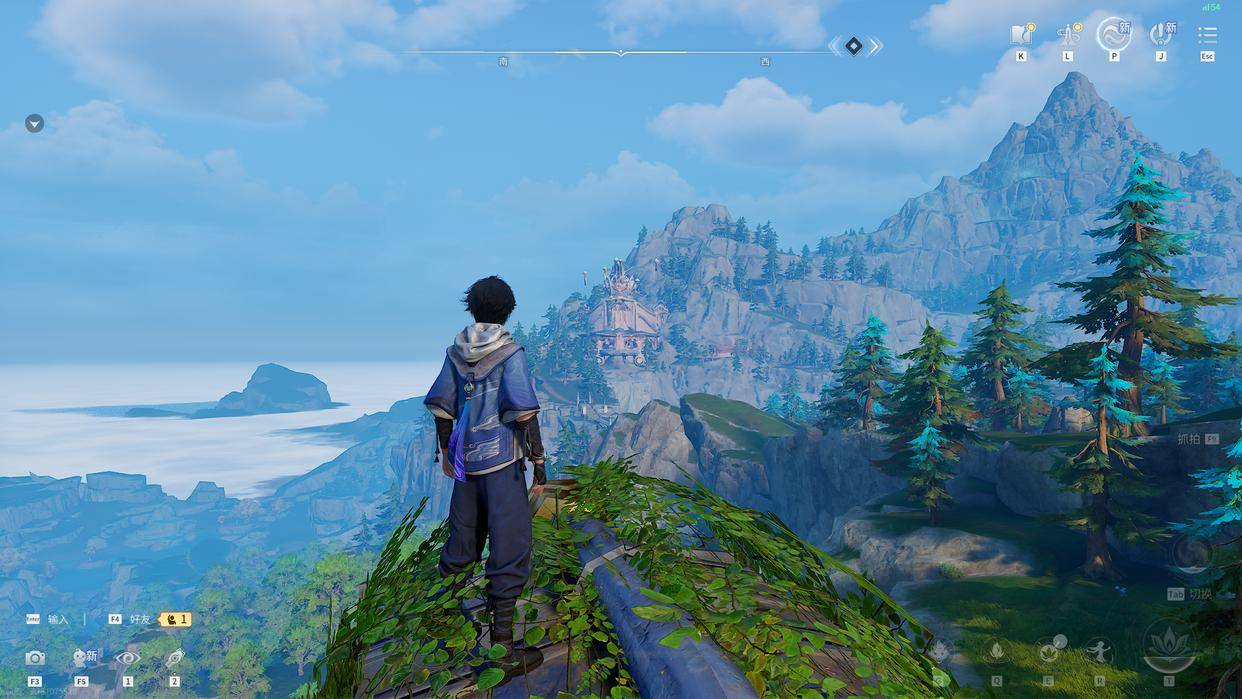The image size is (1242, 699).
Task: Open the character icon marked 新
Action: pyautogui.click(x=82, y=658)
